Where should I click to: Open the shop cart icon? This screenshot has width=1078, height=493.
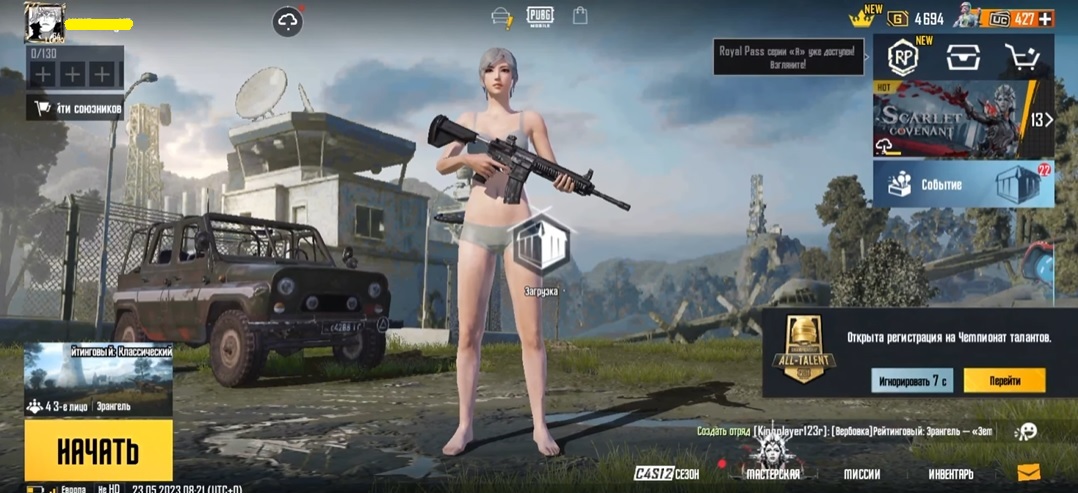pyautogui.click(x=1022, y=58)
